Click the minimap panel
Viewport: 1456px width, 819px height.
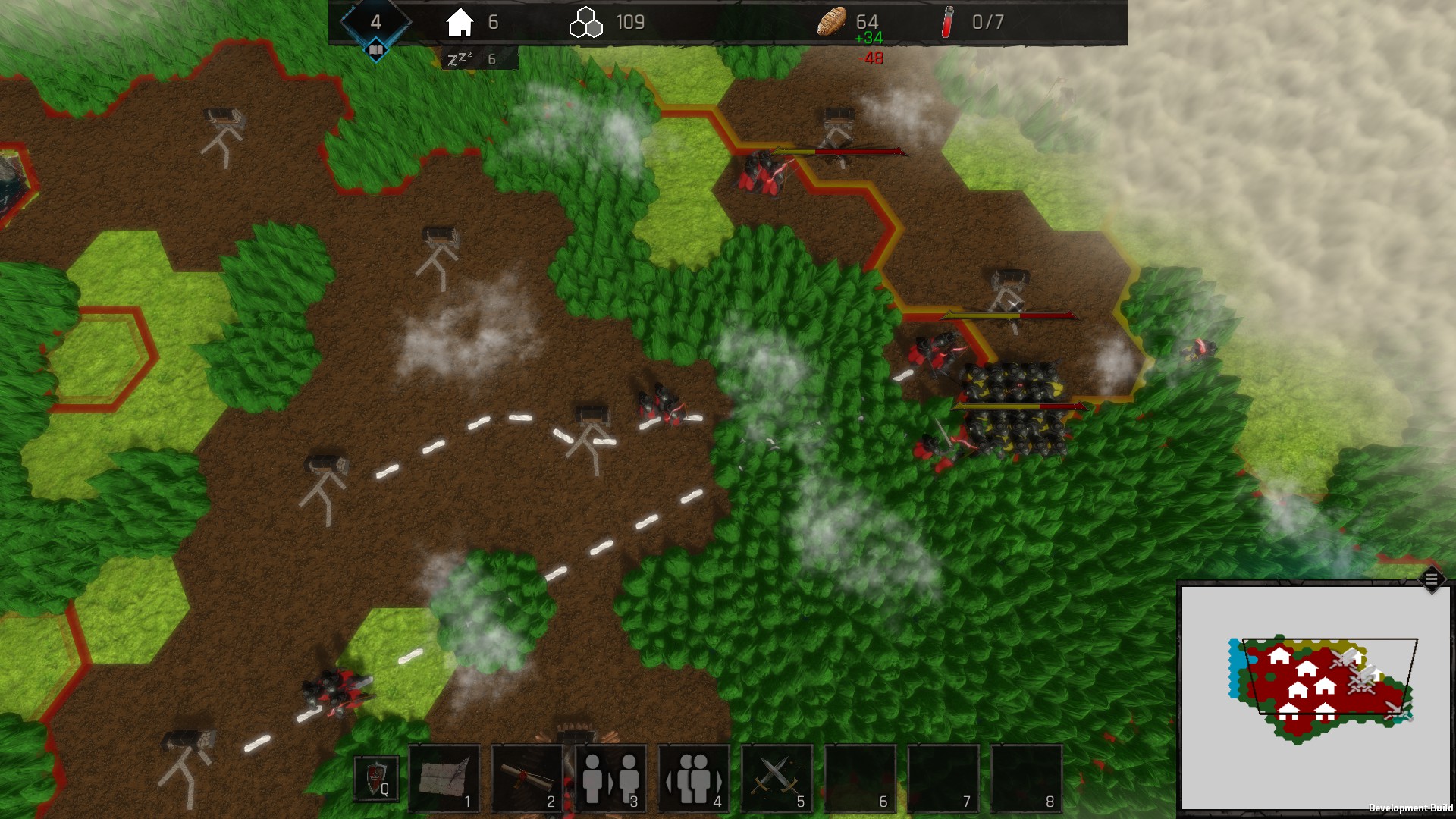click(x=1315, y=698)
